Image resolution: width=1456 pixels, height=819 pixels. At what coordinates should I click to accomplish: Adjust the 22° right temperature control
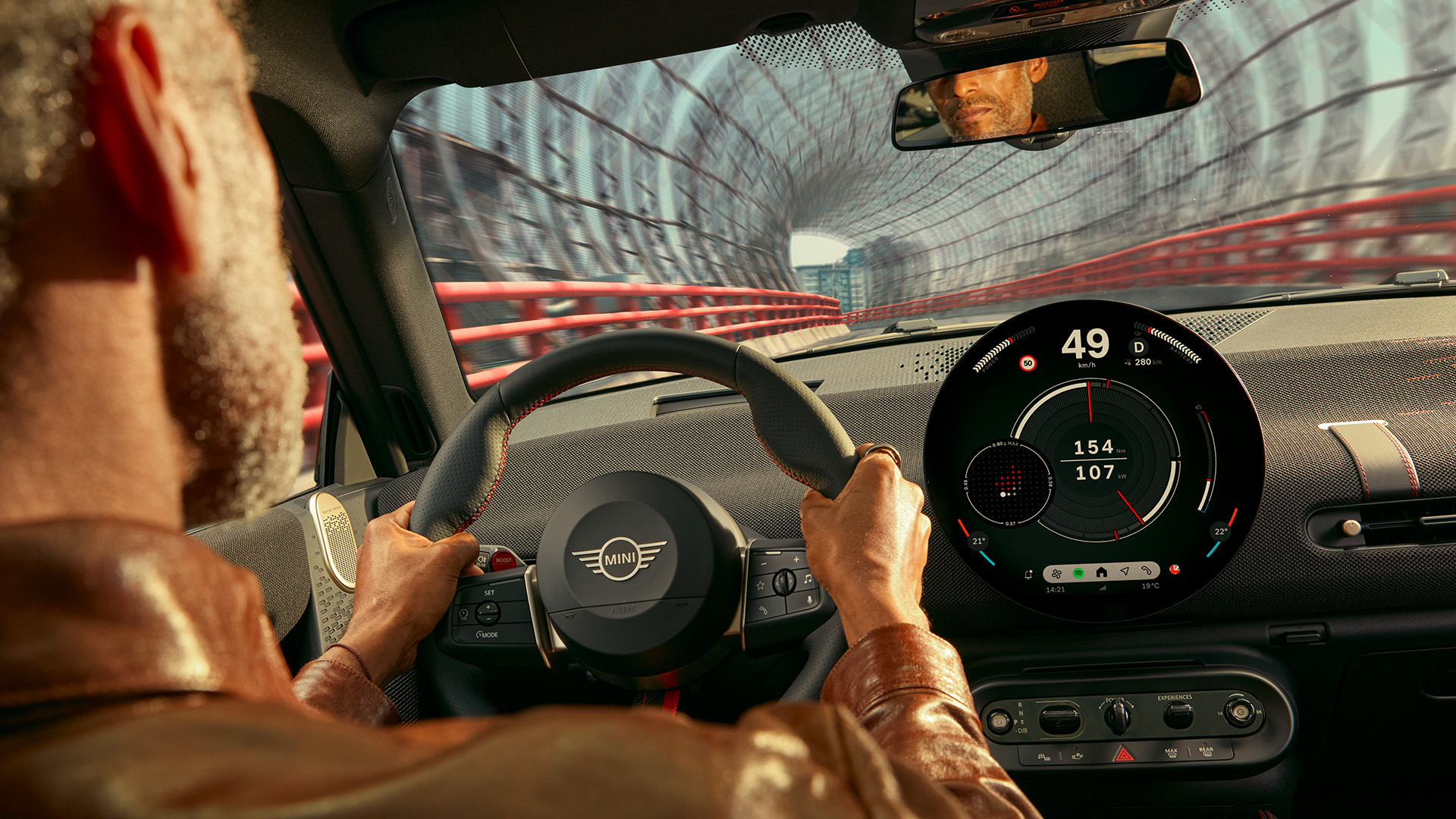click(1220, 531)
